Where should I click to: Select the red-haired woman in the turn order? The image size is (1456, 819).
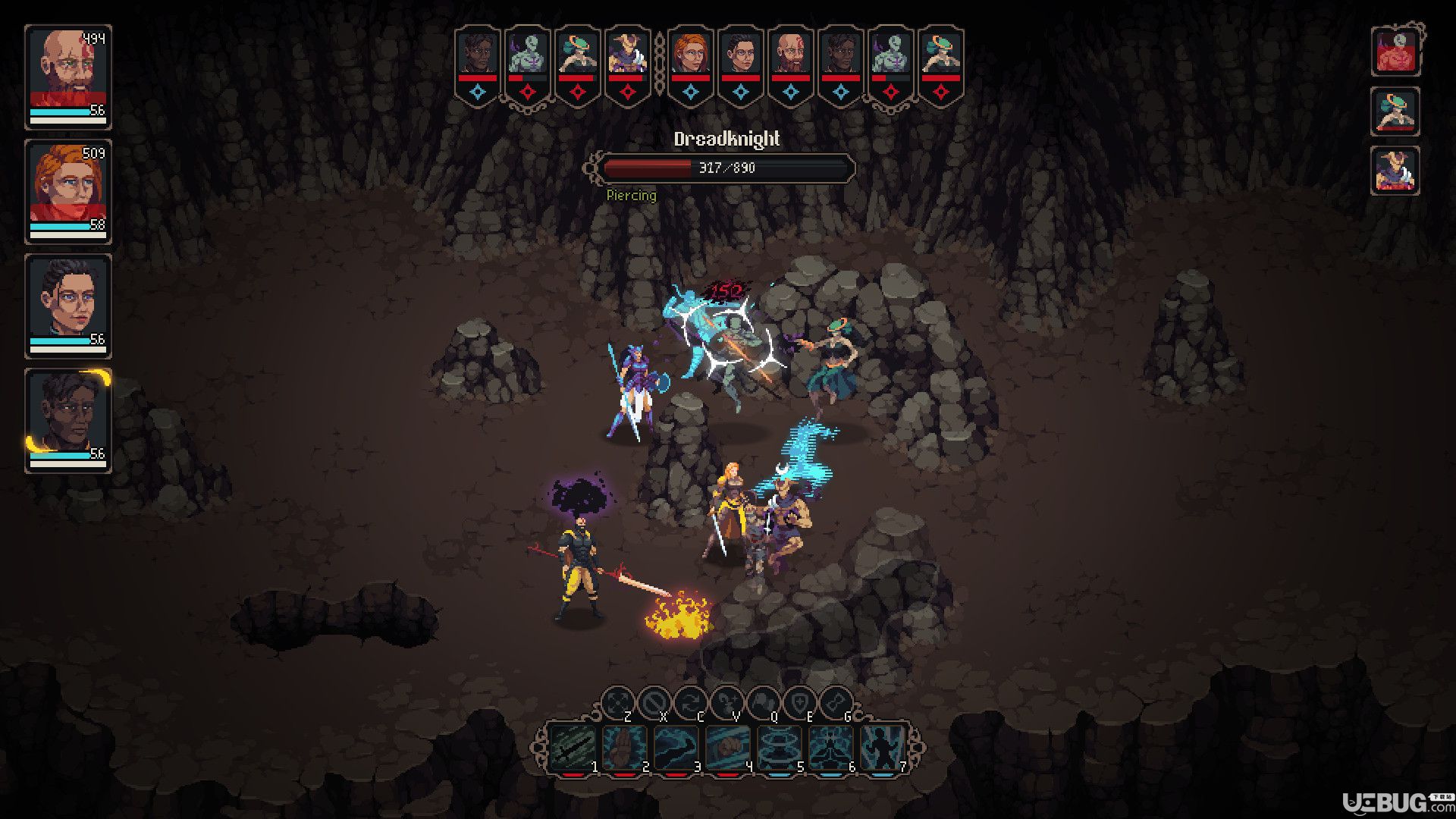(690, 53)
